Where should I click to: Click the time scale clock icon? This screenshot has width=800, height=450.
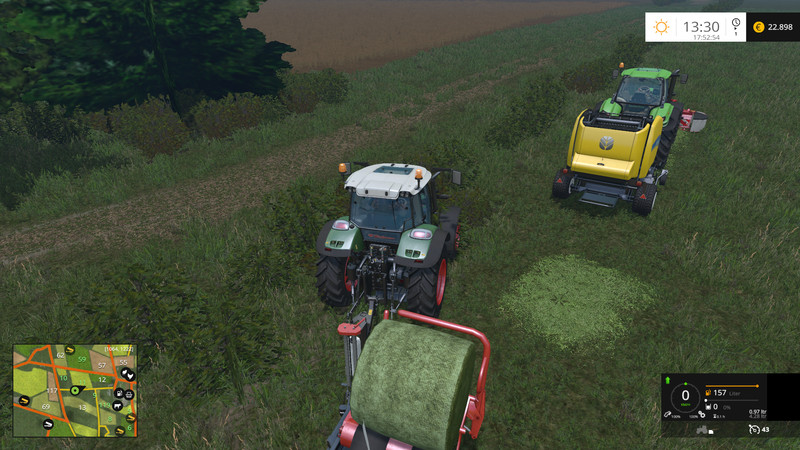735,26
